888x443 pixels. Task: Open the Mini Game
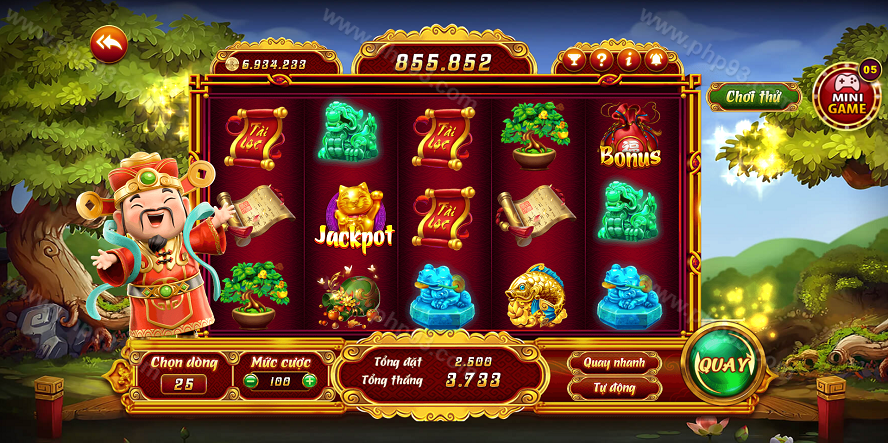846,95
